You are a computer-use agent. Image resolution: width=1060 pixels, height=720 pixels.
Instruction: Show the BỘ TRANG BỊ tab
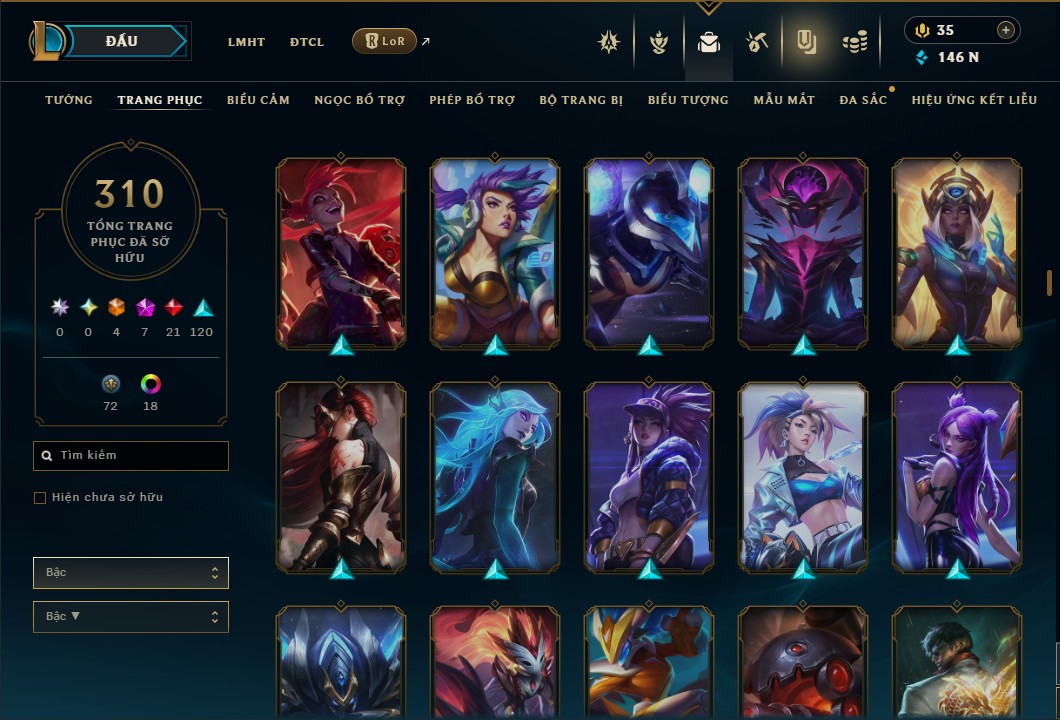(x=581, y=100)
